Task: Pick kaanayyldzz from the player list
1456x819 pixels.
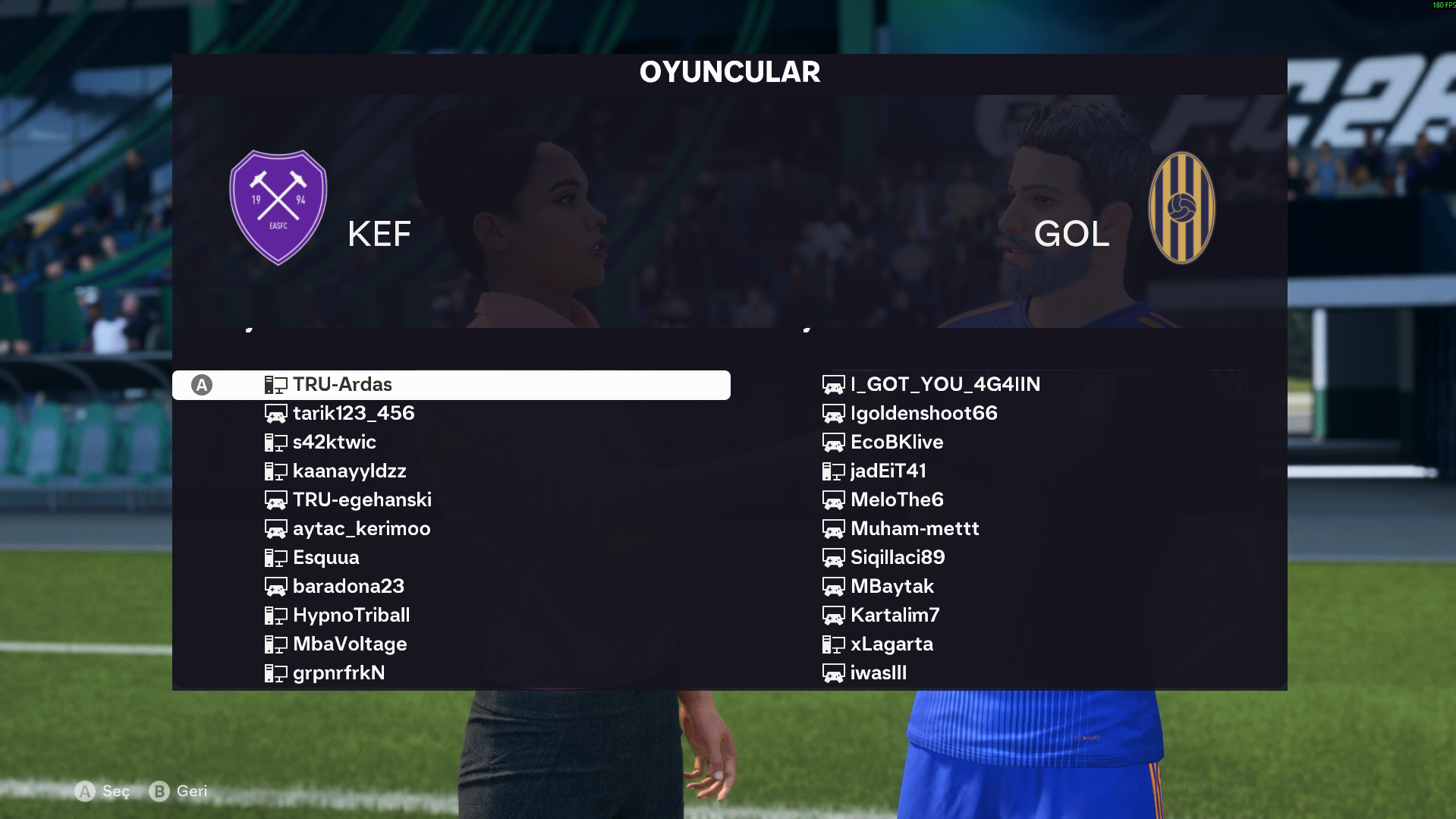Action: click(x=349, y=471)
